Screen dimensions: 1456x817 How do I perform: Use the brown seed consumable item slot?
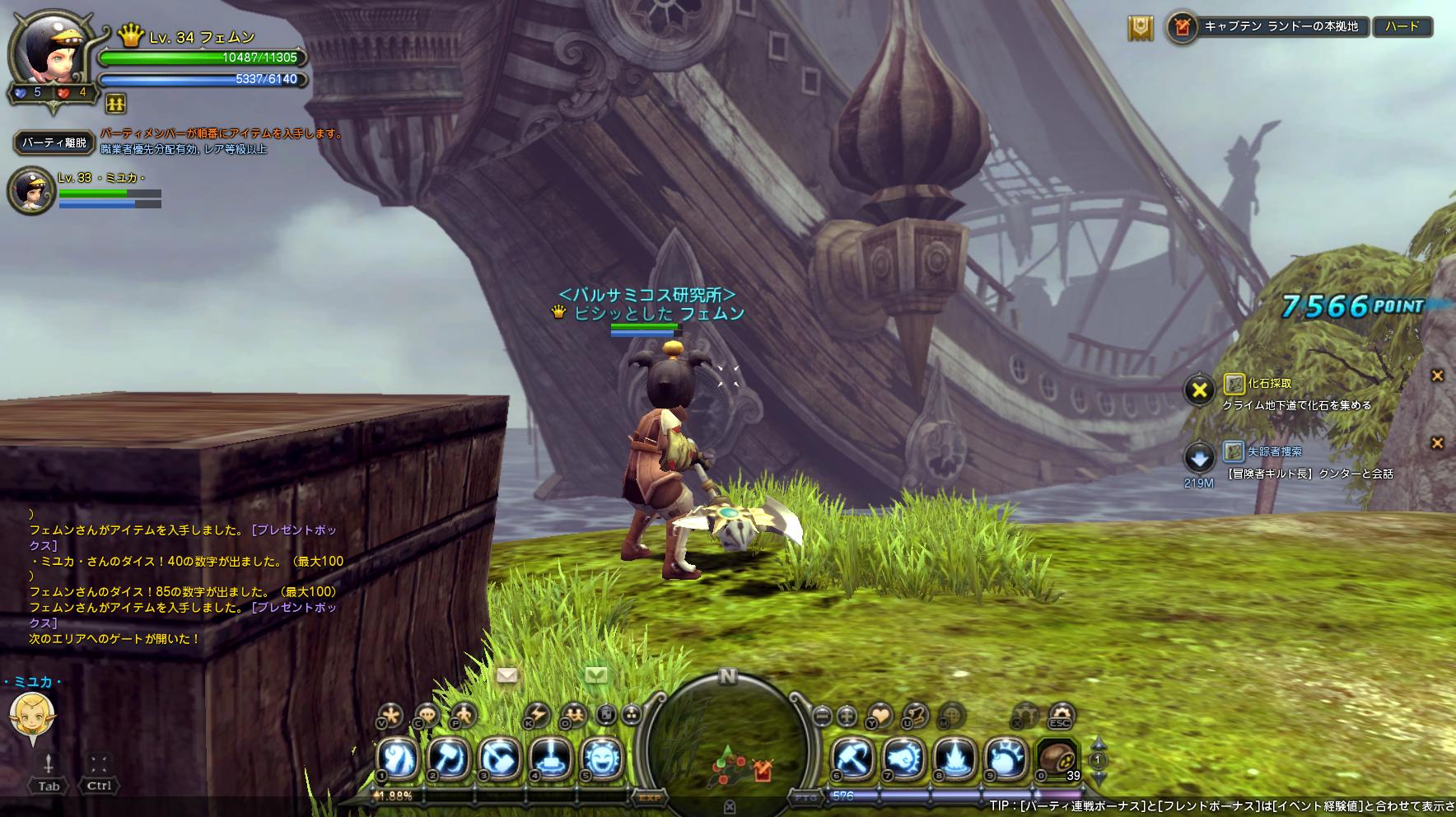click(x=1057, y=757)
